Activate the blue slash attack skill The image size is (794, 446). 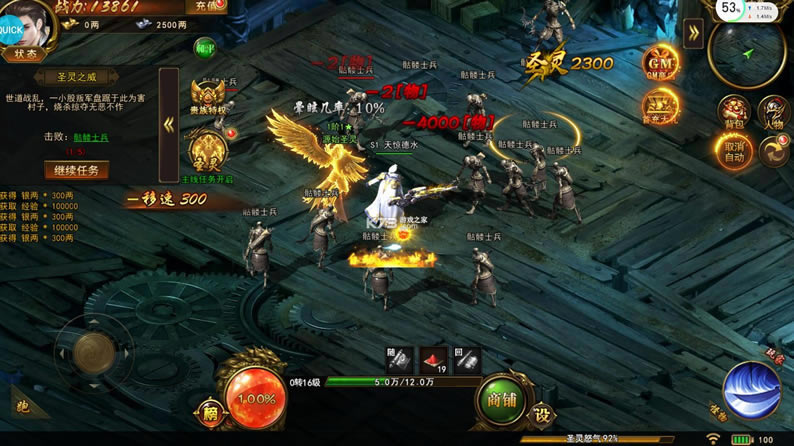(x=751, y=391)
